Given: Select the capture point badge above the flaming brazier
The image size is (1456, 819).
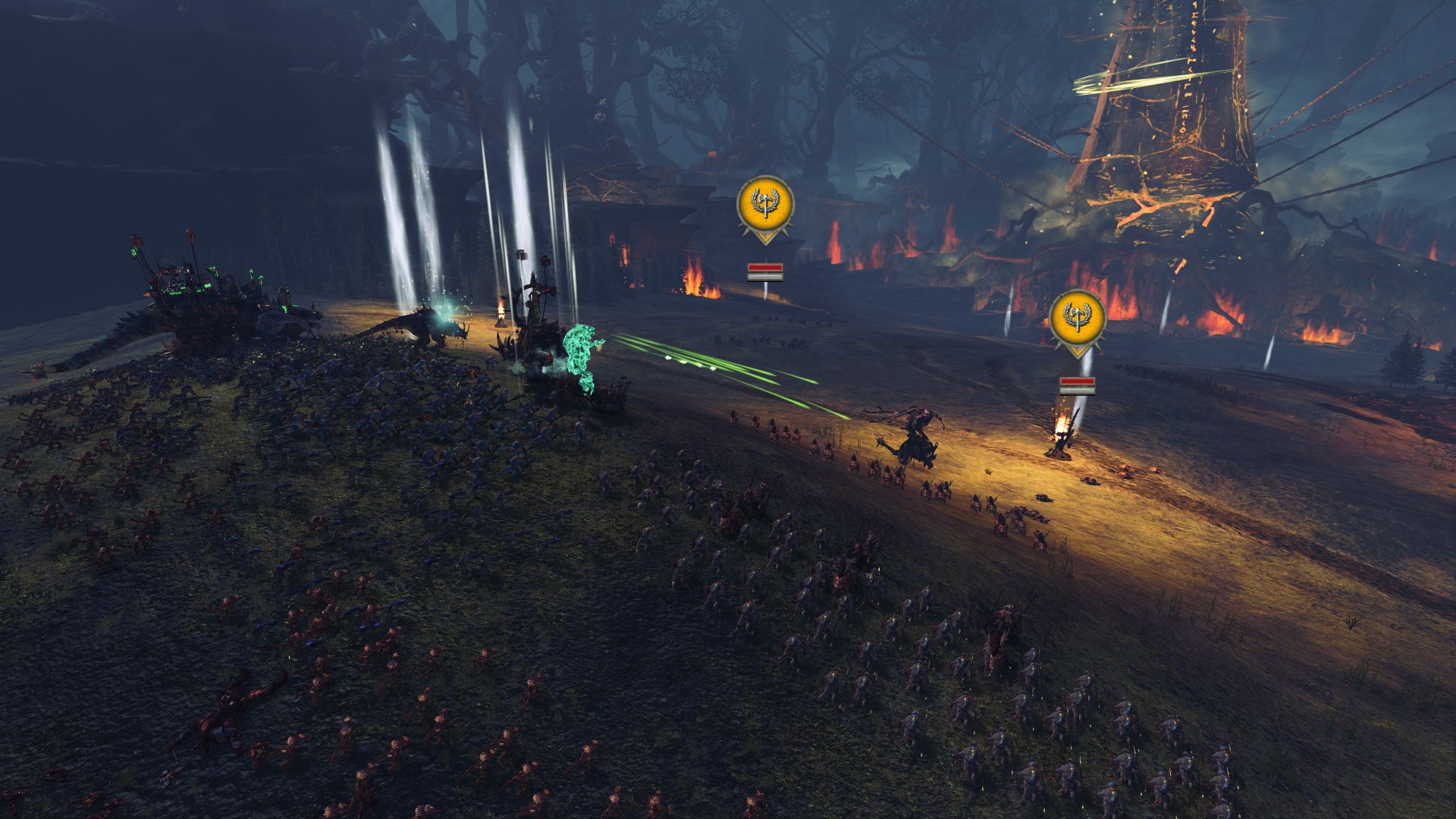Looking at the screenshot, I should pos(1077,319).
